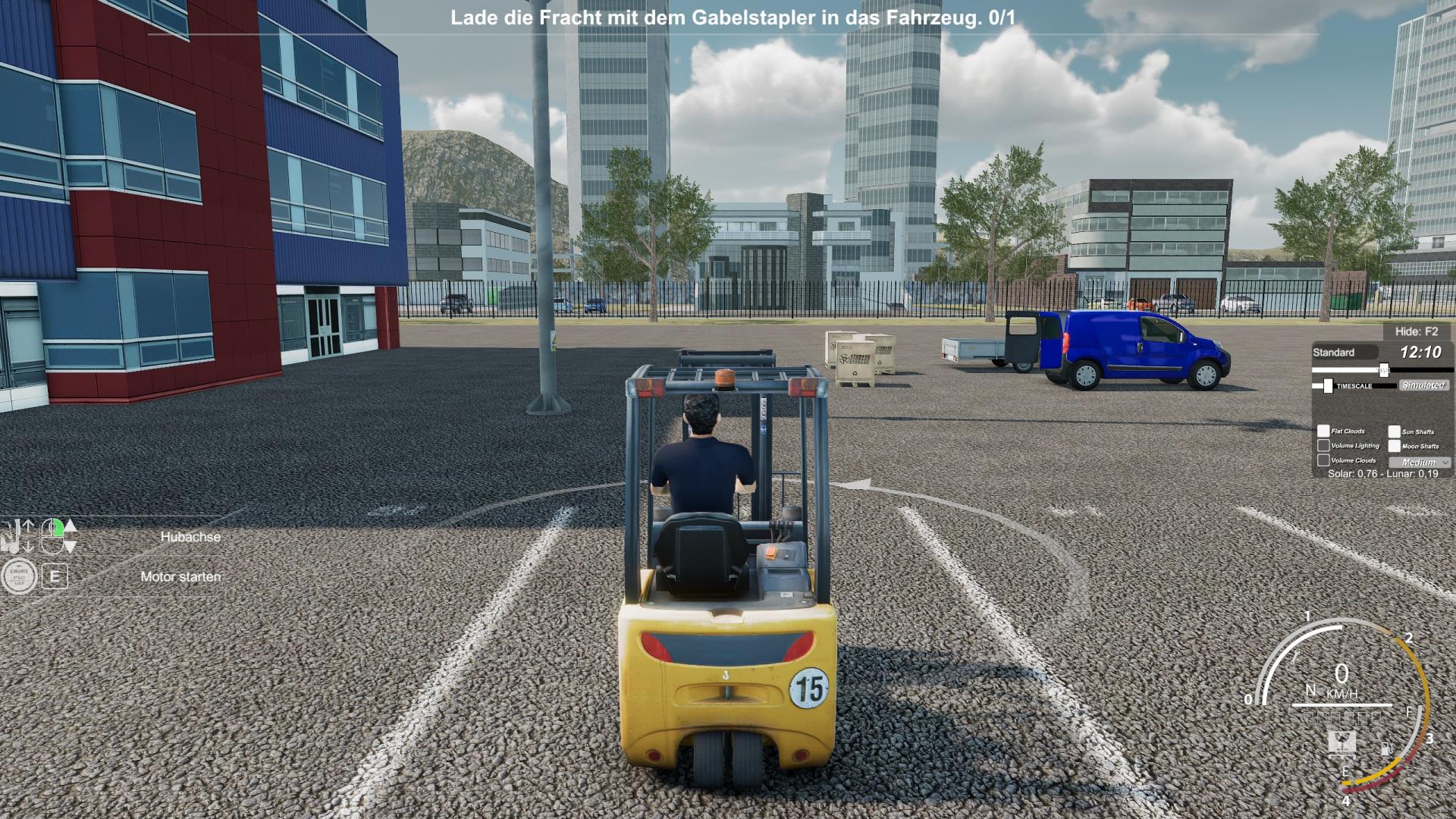This screenshot has height=819, width=1456.
Task: Toggle Sun Shafts
Action: [x=1394, y=431]
